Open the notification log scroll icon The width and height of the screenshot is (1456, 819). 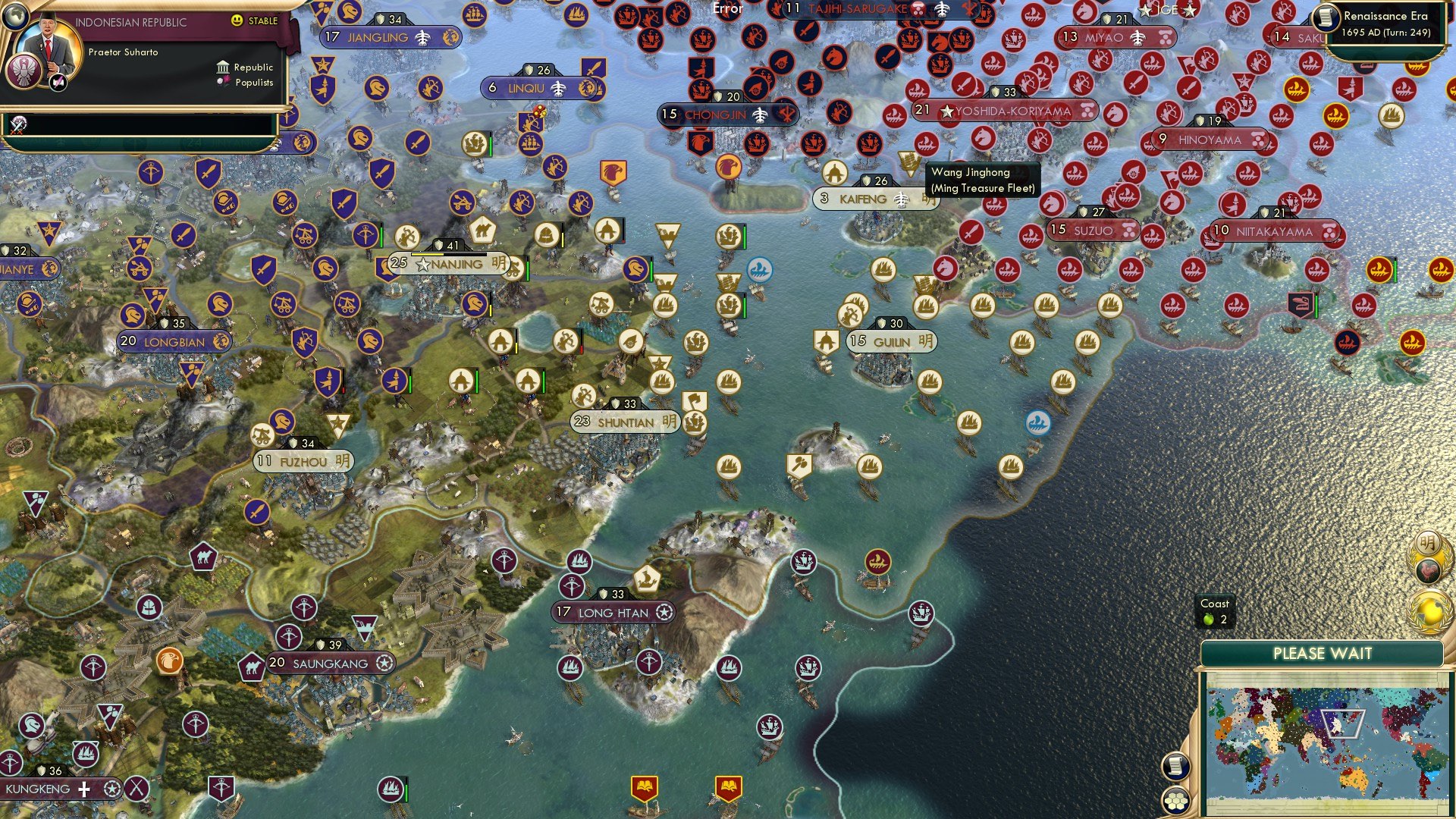coord(1175,765)
